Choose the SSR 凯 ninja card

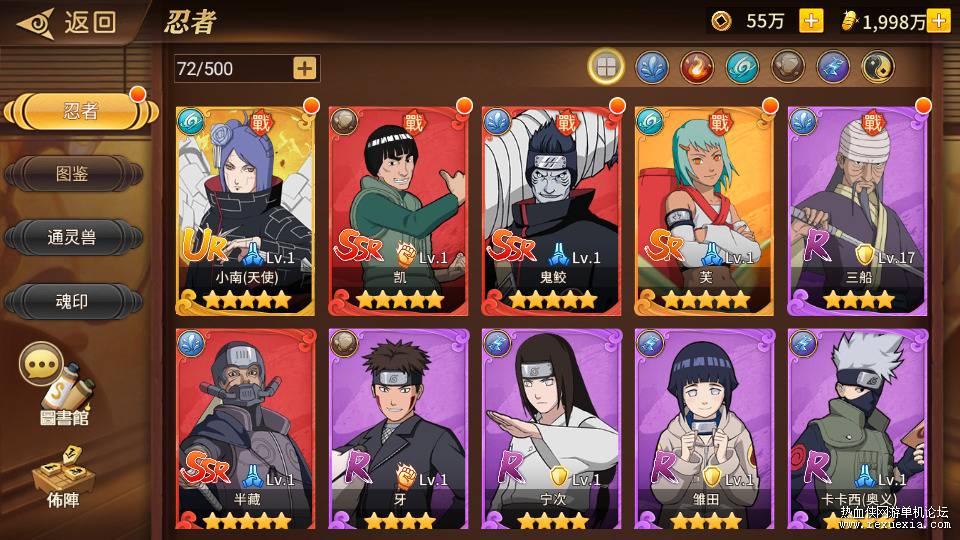tap(398, 210)
